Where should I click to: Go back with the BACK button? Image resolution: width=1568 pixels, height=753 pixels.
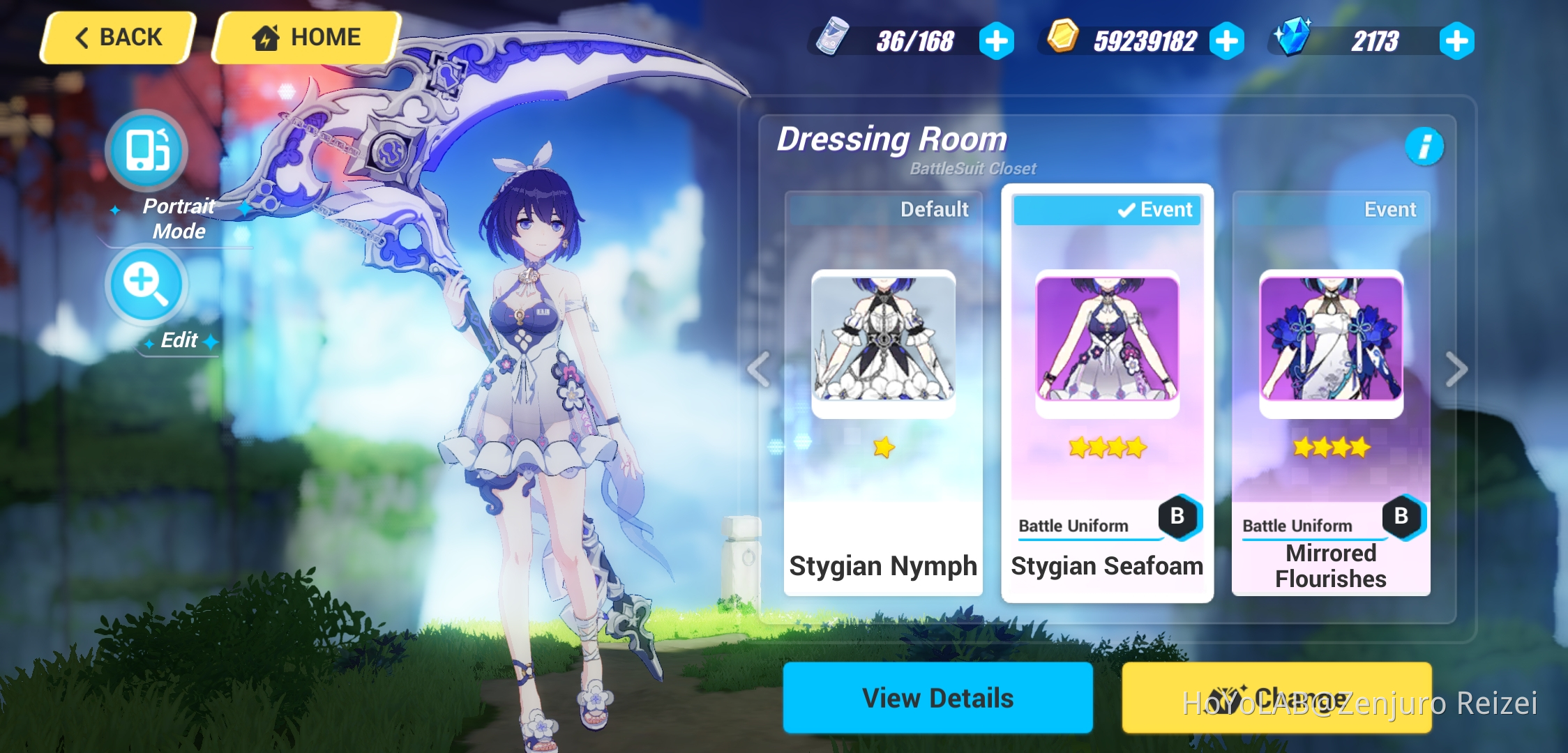point(117,37)
